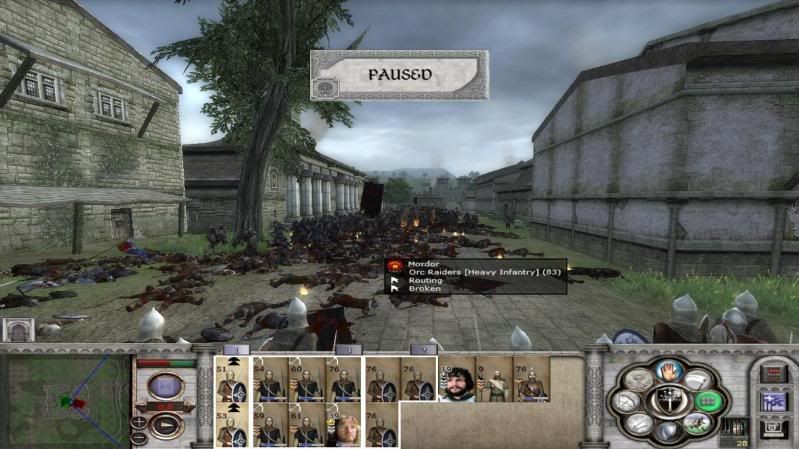Toggle the green formation button
Screen dimensions: 799x449
pyautogui.click(x=709, y=401)
